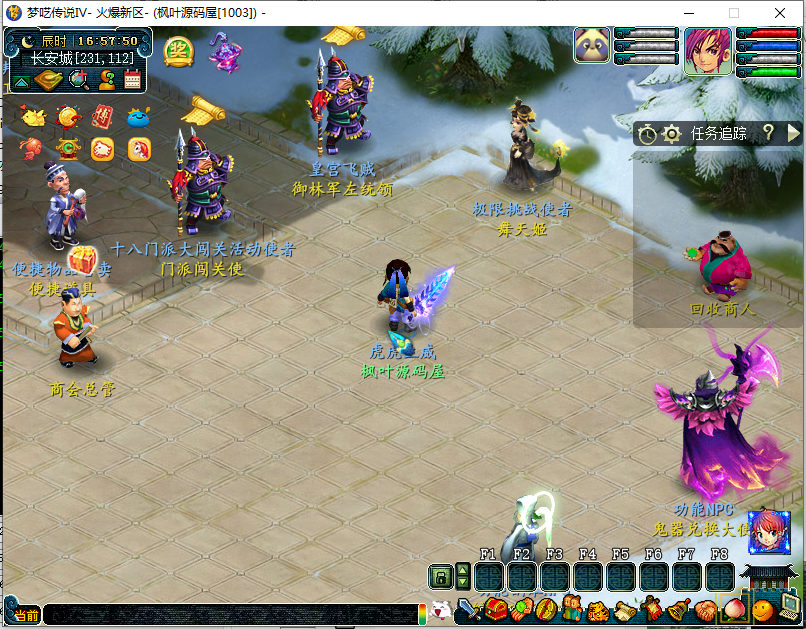Click the sword attack icon
Viewport: 806px width, 629px height.
click(468, 609)
